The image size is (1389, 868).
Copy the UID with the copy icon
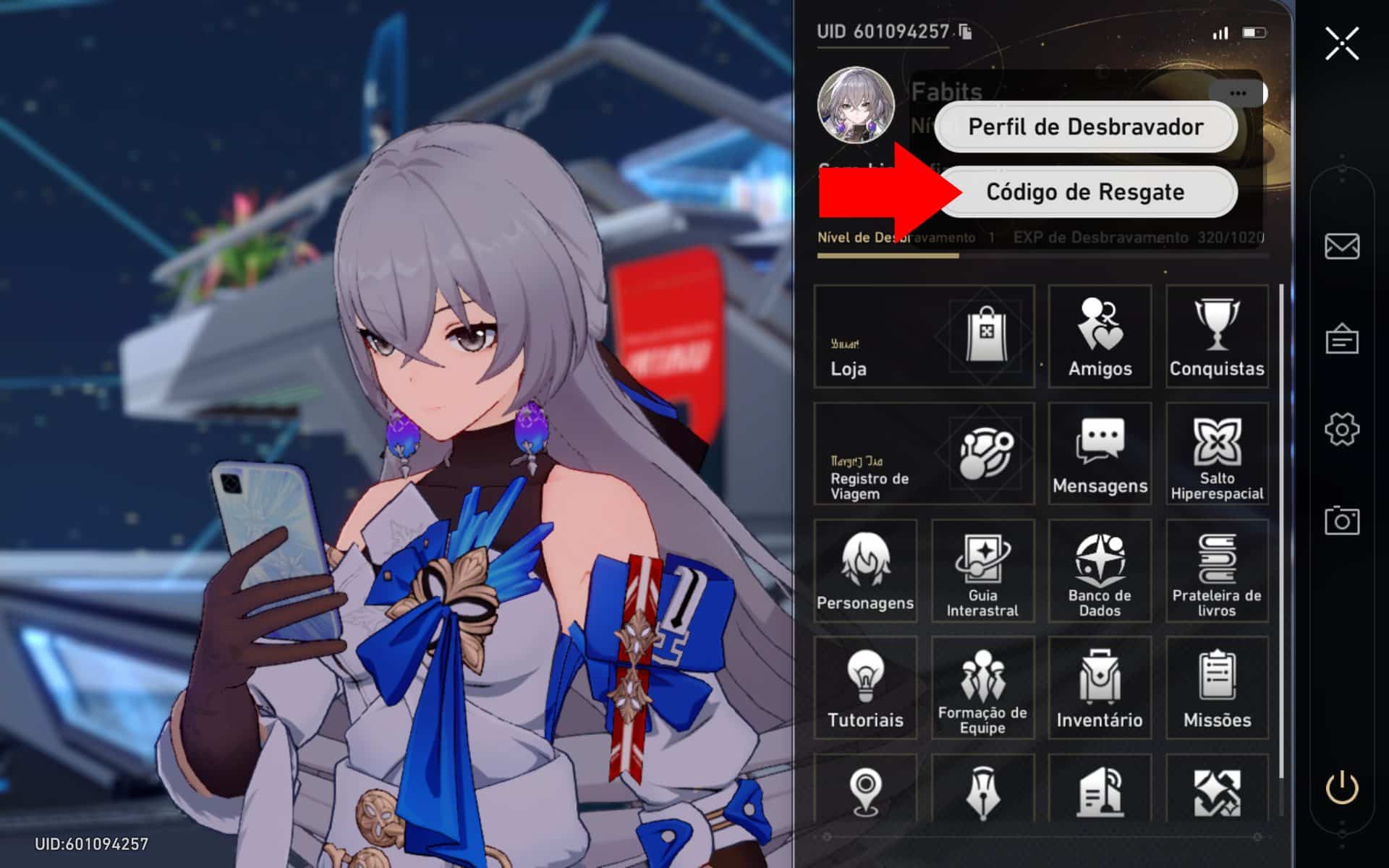(x=965, y=31)
